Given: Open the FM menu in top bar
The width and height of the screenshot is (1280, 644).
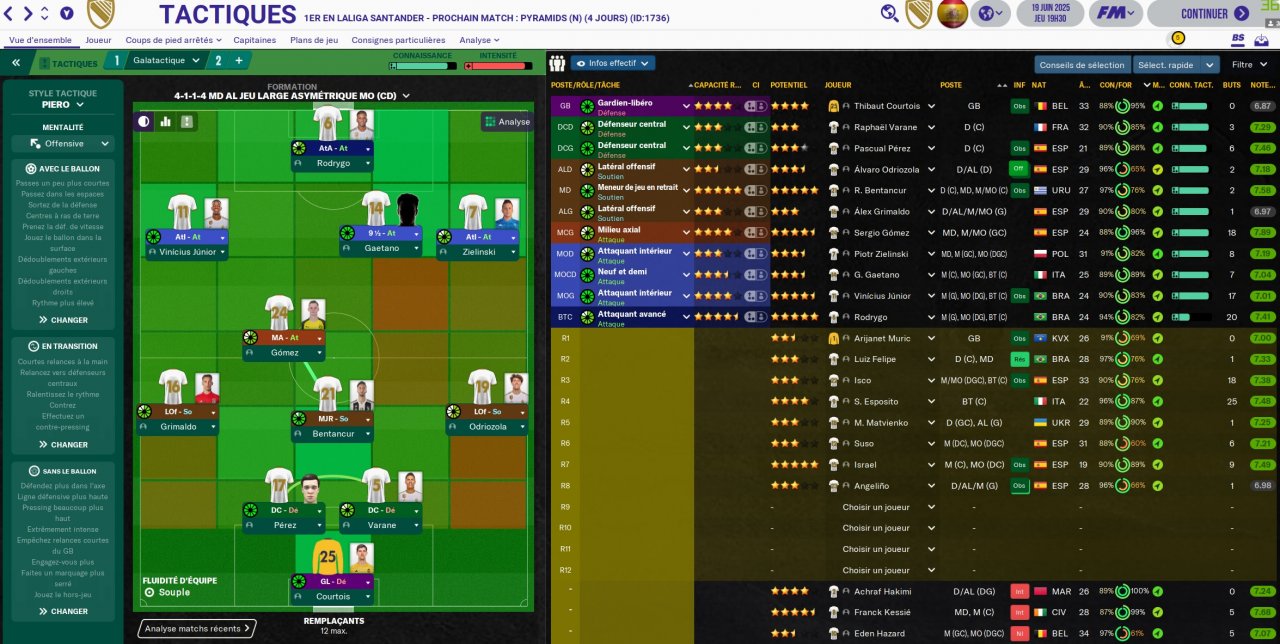Looking at the screenshot, I should tap(1114, 14).
